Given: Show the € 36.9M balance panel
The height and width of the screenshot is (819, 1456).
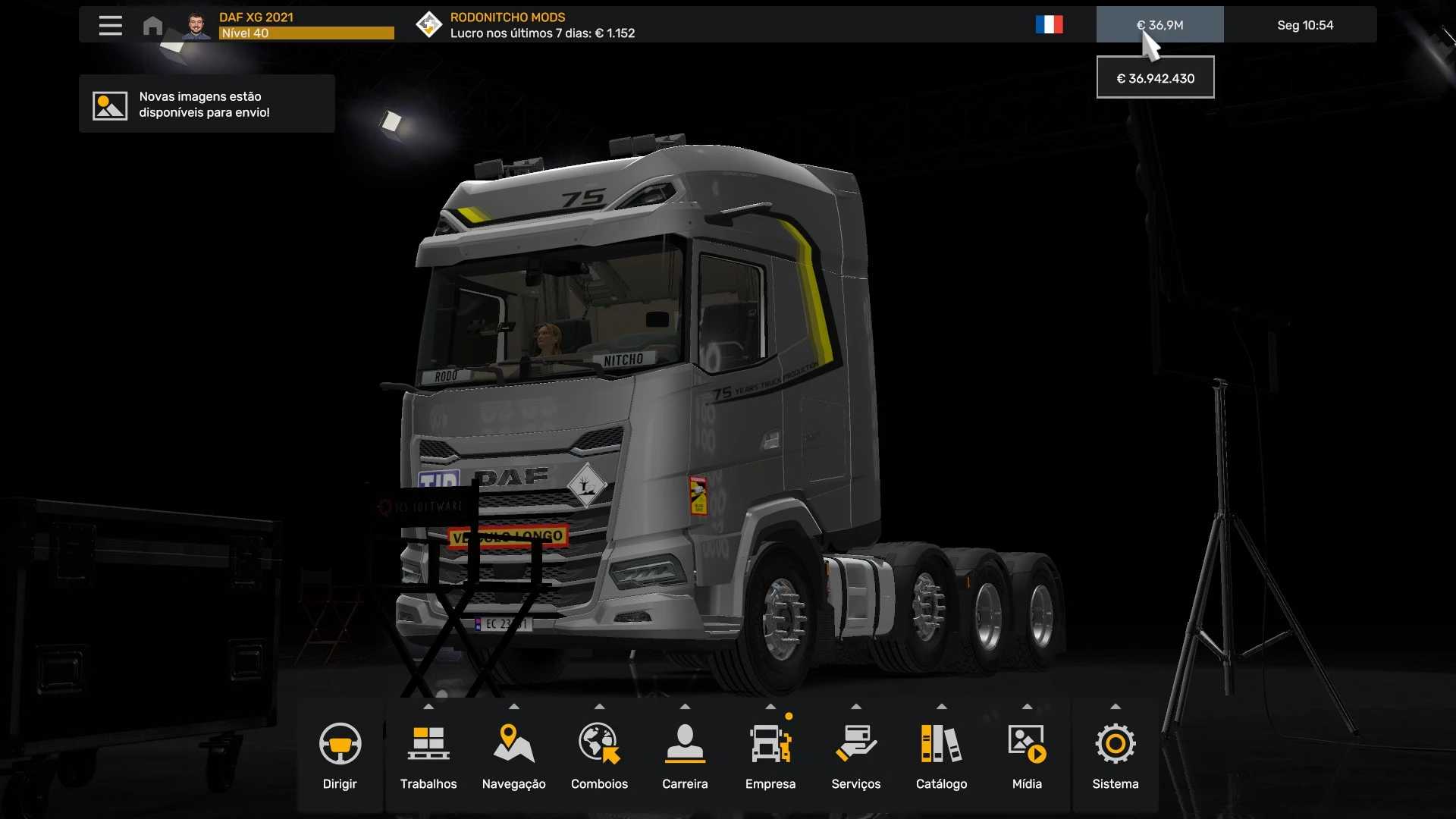Looking at the screenshot, I should pos(1159,25).
